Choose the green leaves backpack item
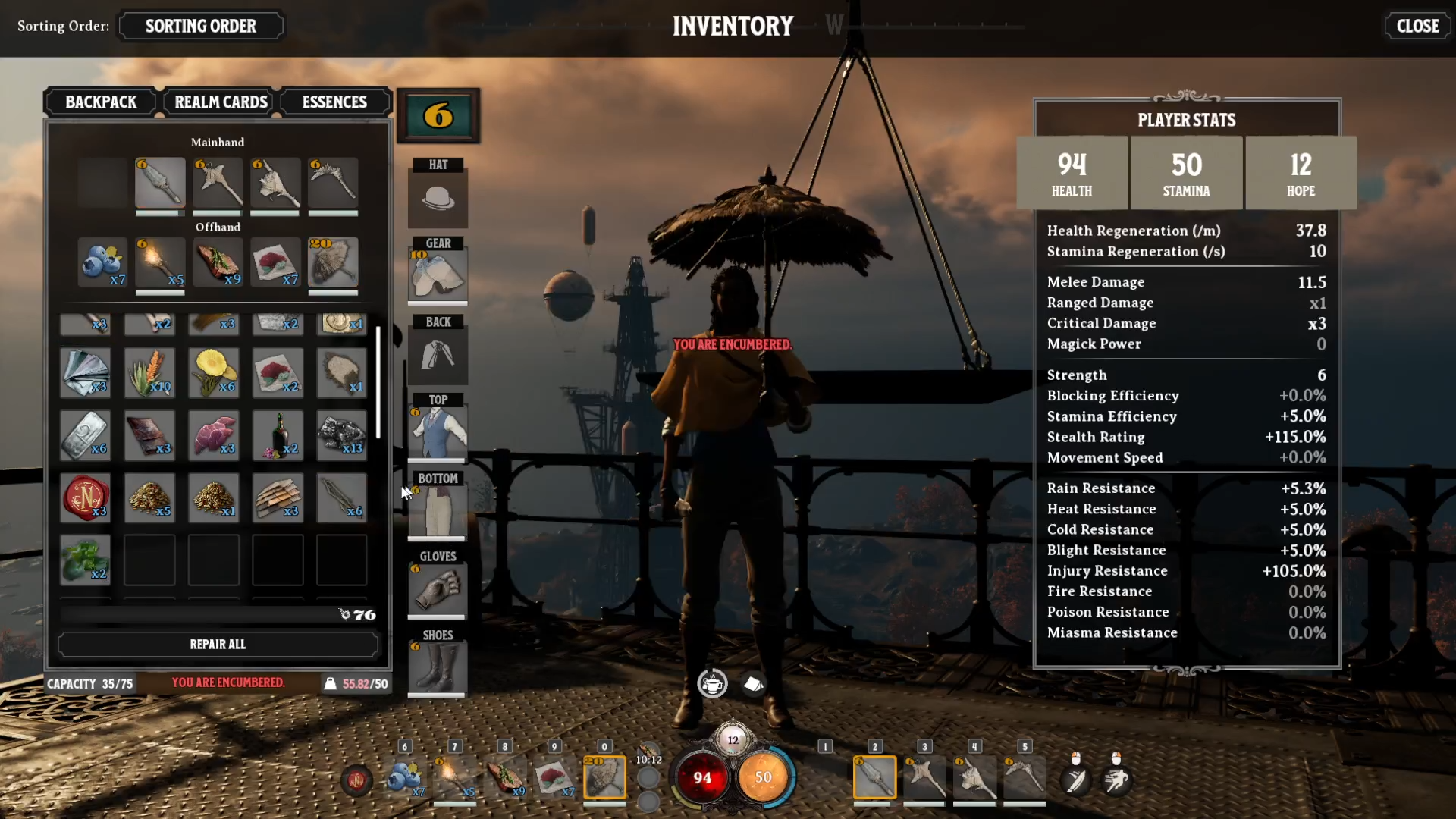1456x819 pixels. (x=85, y=560)
